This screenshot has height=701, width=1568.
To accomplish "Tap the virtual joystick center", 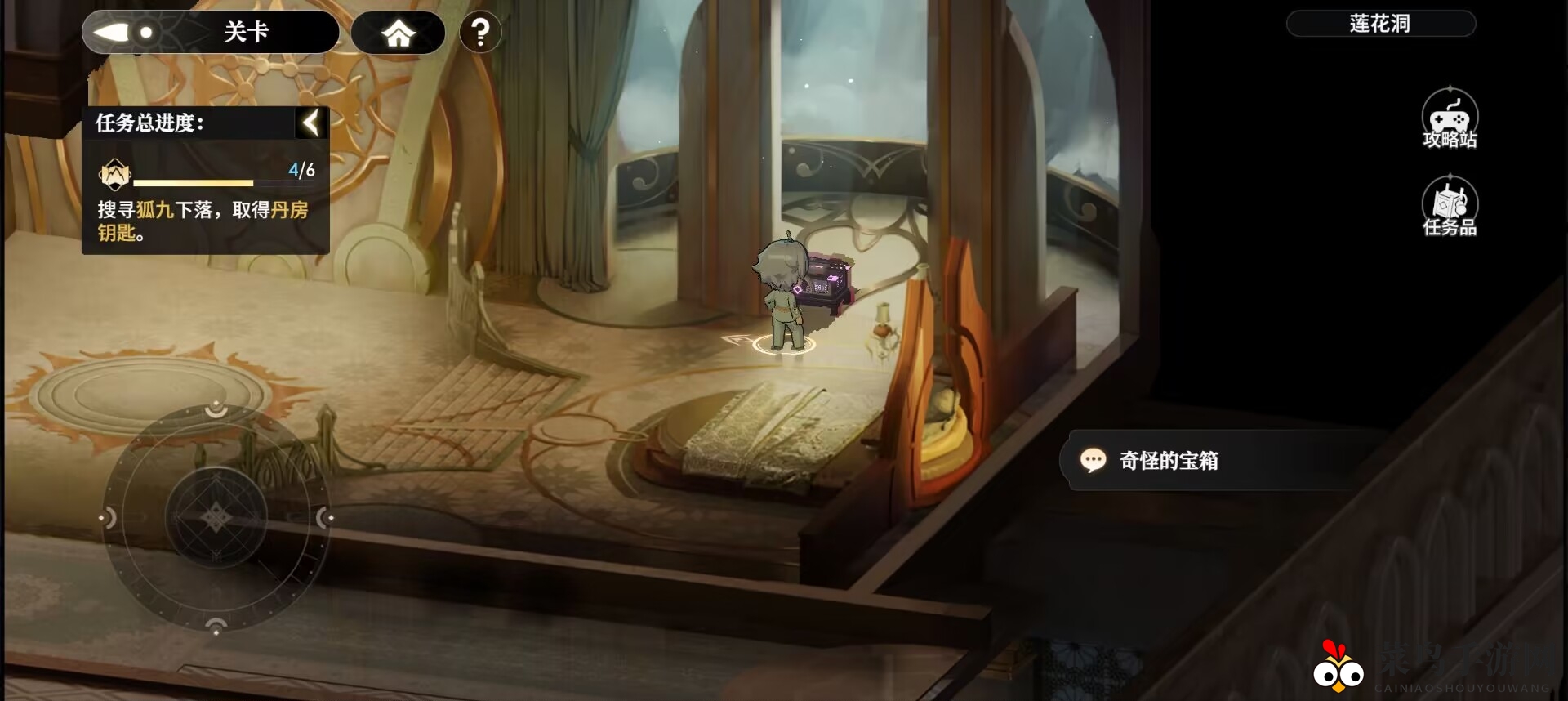I will pyautogui.click(x=216, y=517).
